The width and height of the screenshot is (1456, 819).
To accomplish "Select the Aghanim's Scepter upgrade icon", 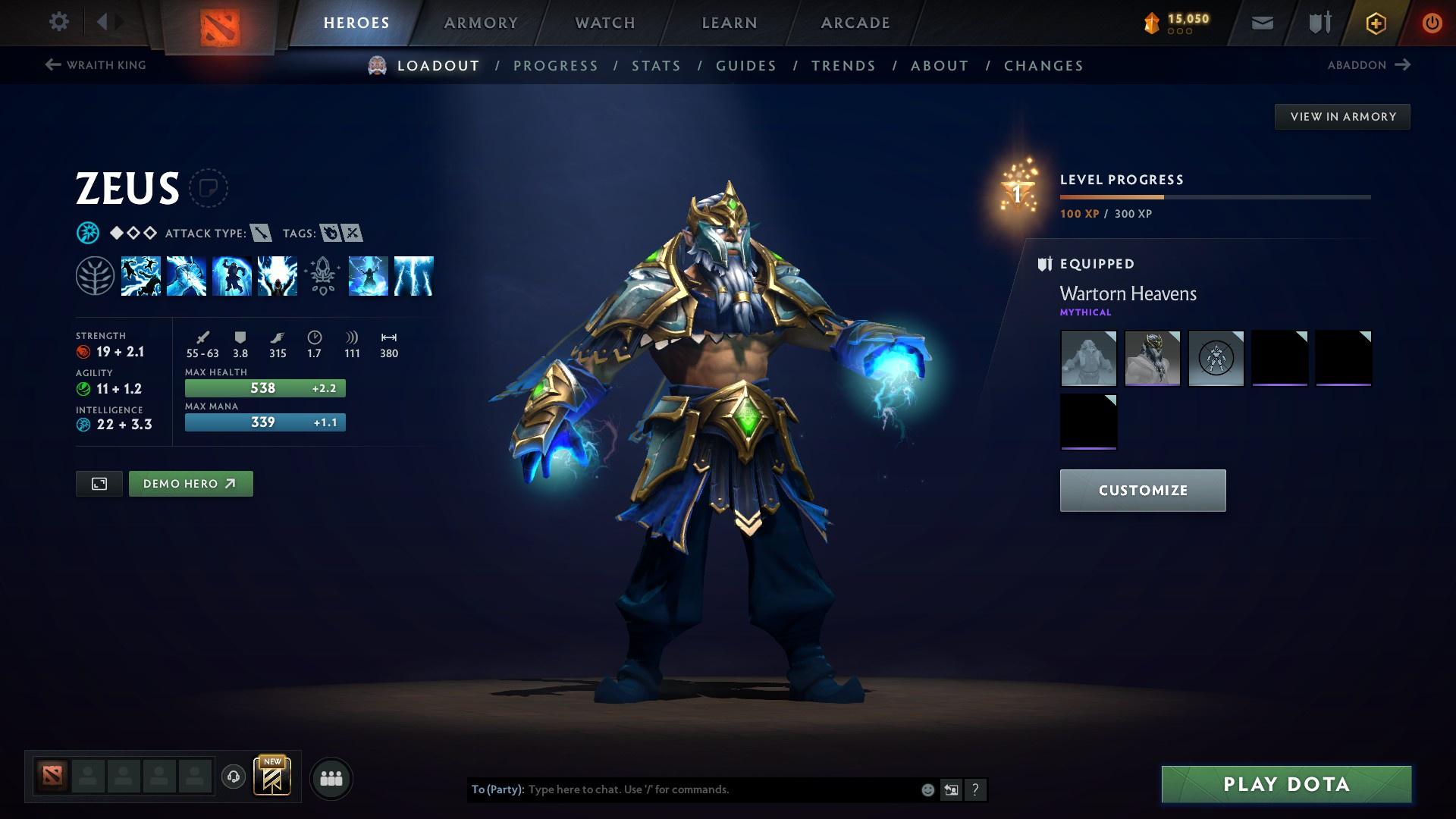I will 322,276.
